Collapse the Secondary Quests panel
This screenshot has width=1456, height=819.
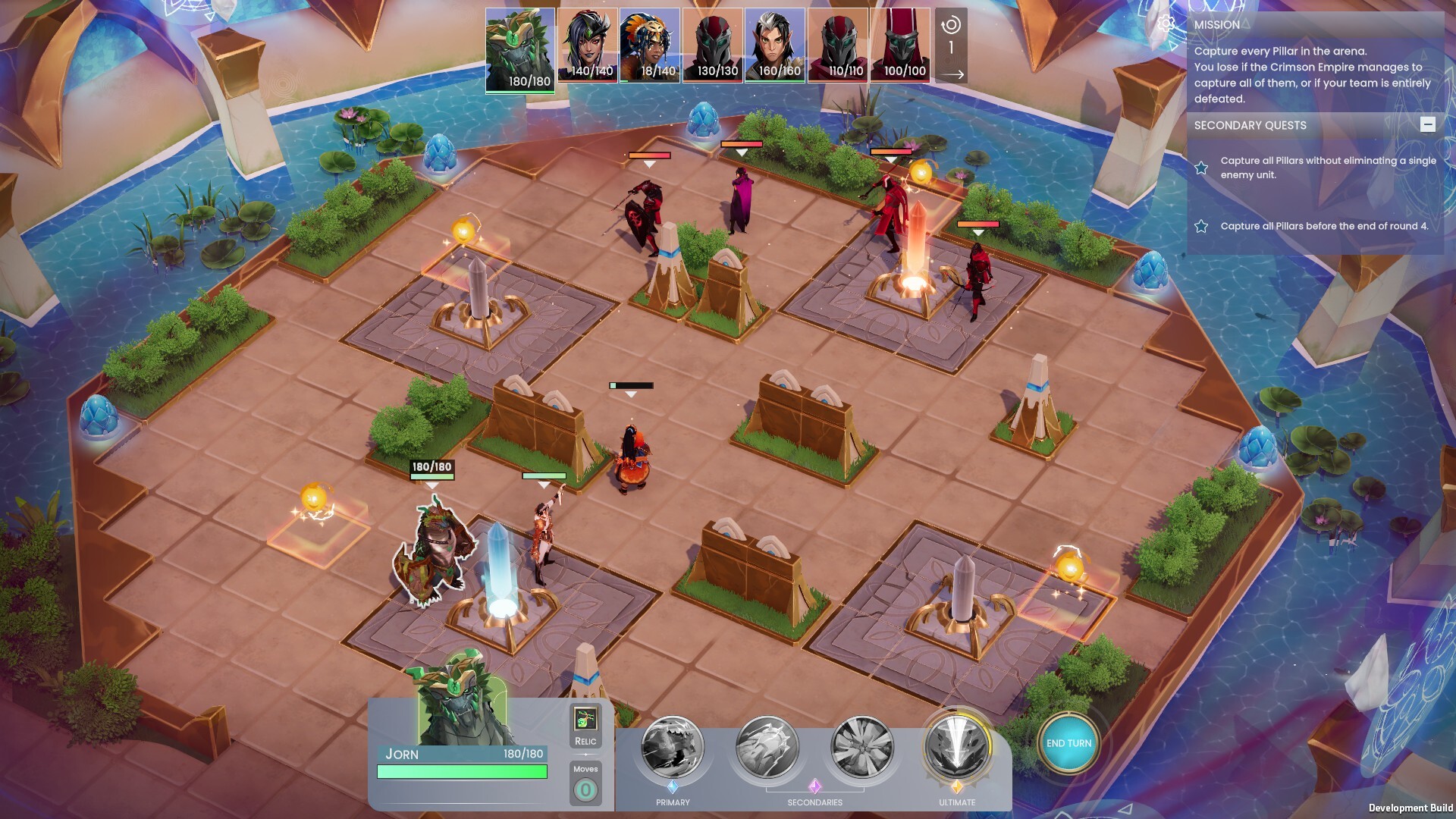(x=1427, y=124)
